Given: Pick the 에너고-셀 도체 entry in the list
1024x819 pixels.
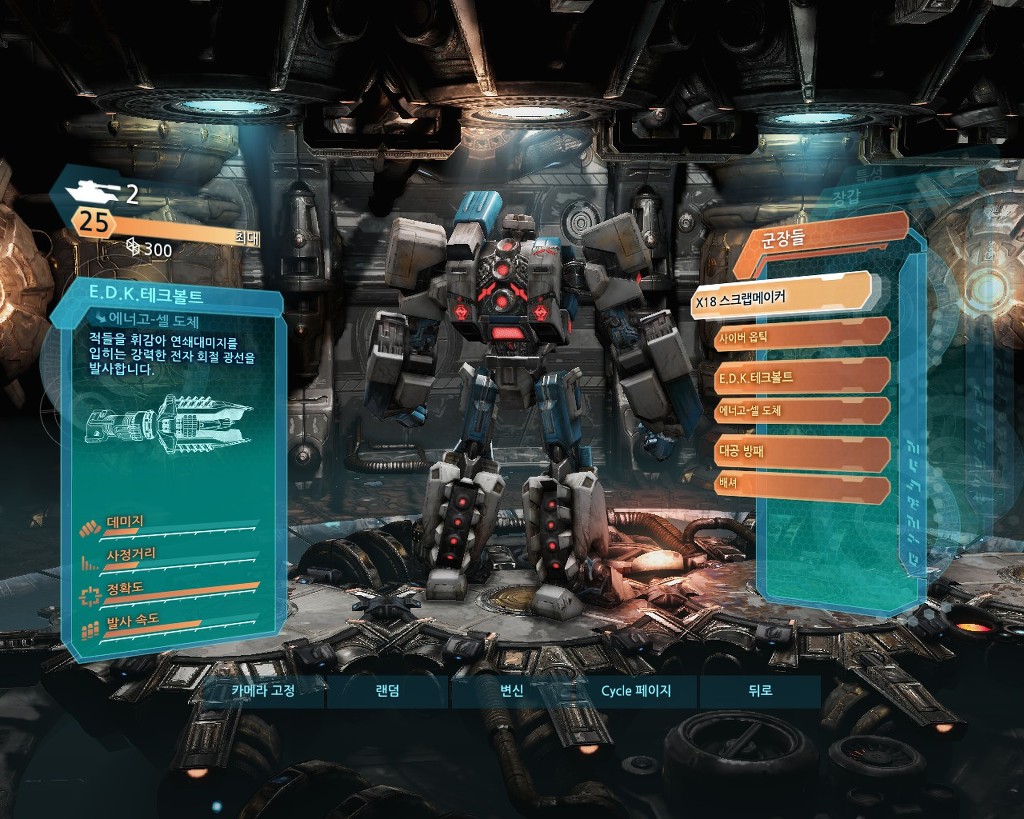Looking at the screenshot, I should pos(800,411).
